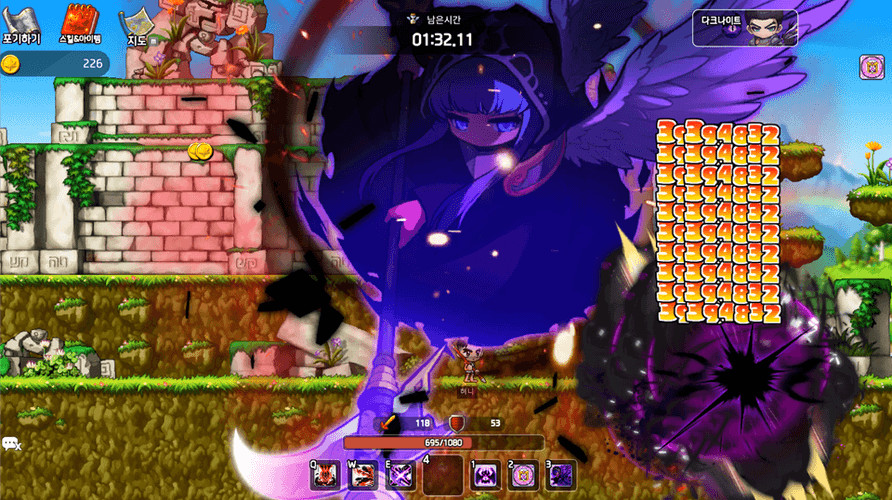This screenshot has height=500, width=892.
Task: Select the empty slot numbered 4
Action: (x=443, y=474)
